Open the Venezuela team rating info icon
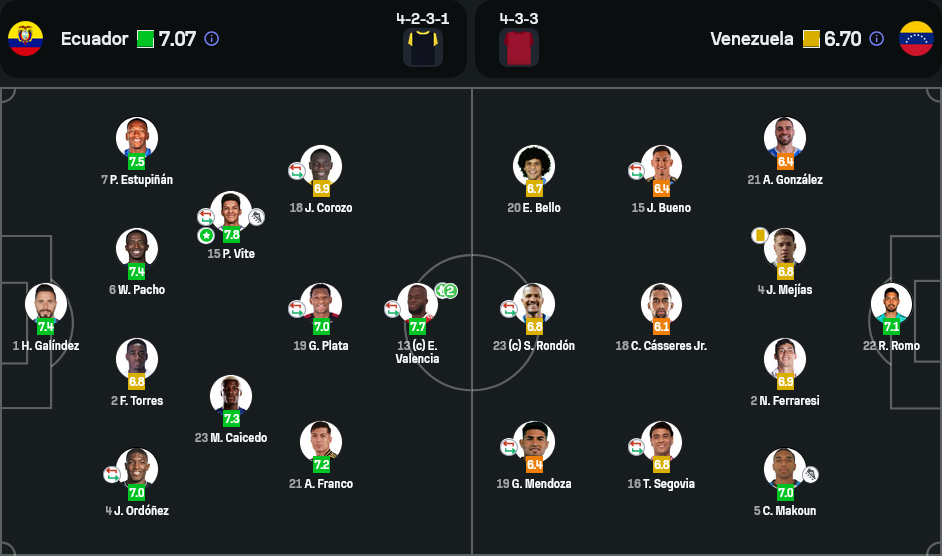 point(876,39)
